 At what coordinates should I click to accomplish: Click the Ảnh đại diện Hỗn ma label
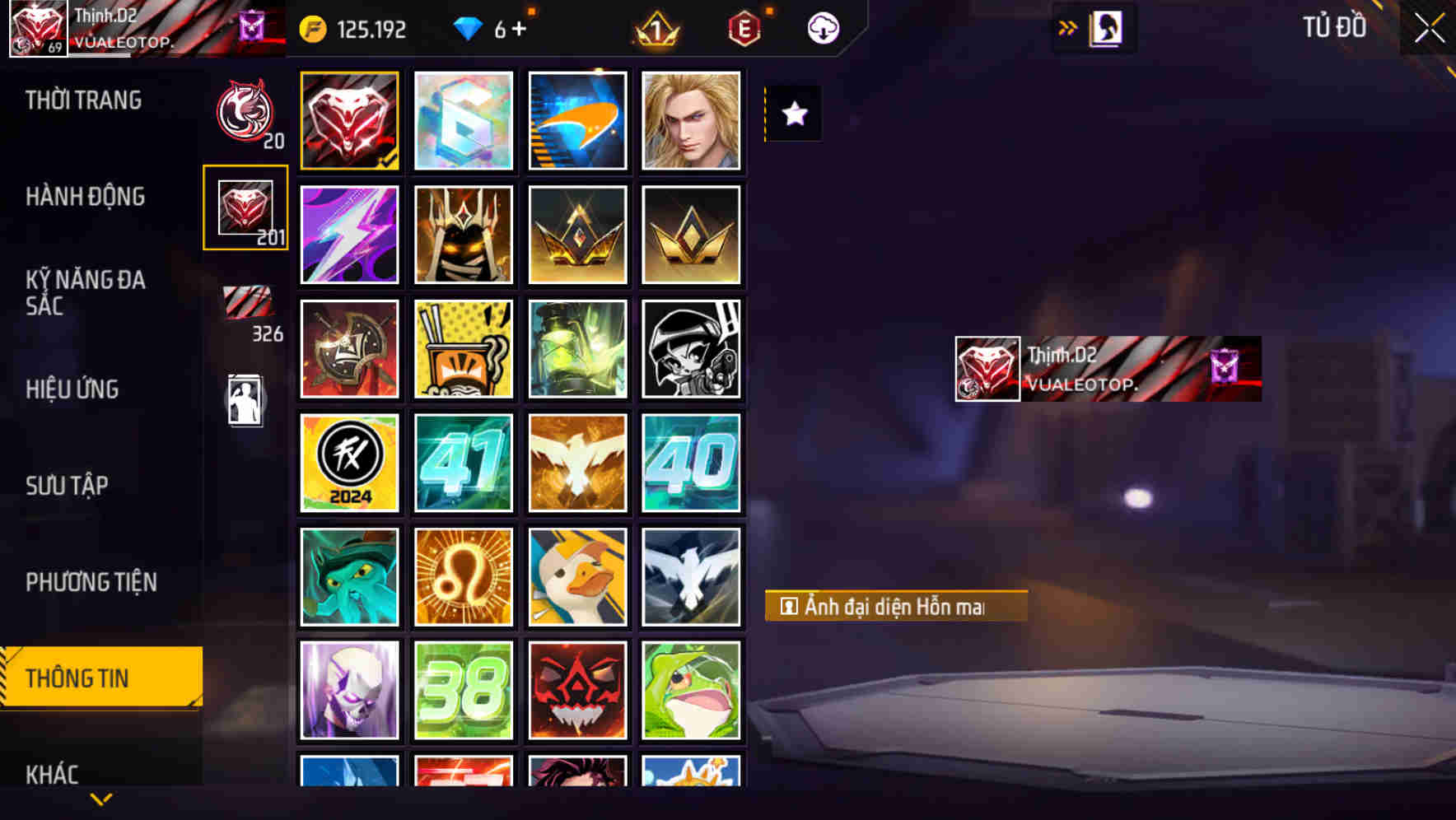click(892, 606)
